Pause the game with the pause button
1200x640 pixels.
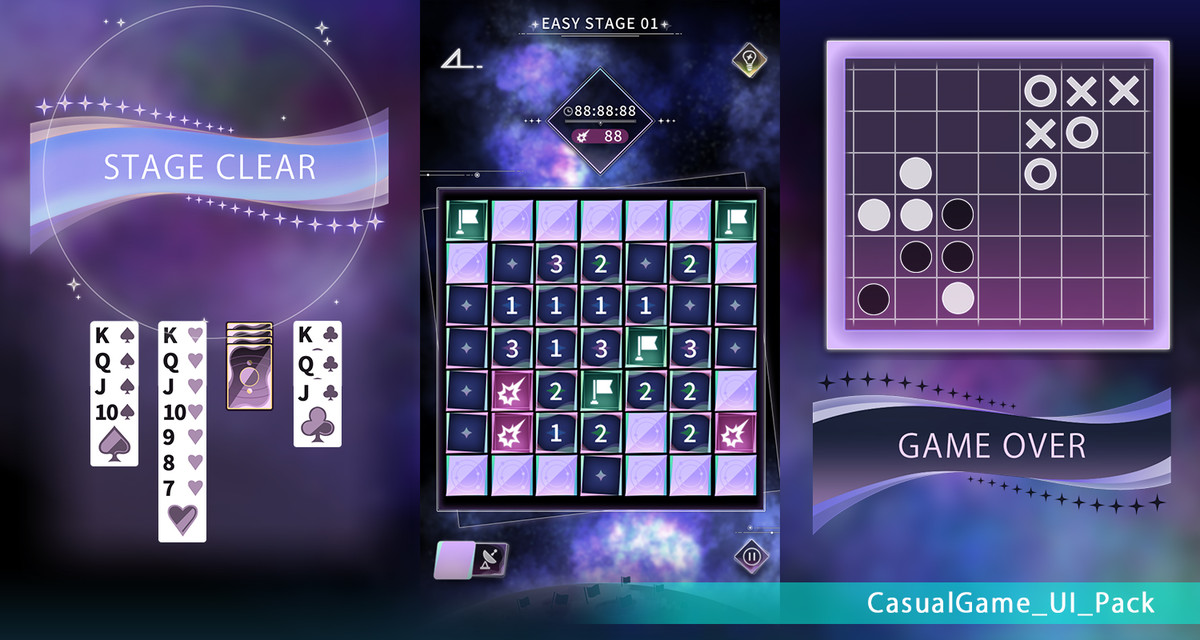pos(751,556)
